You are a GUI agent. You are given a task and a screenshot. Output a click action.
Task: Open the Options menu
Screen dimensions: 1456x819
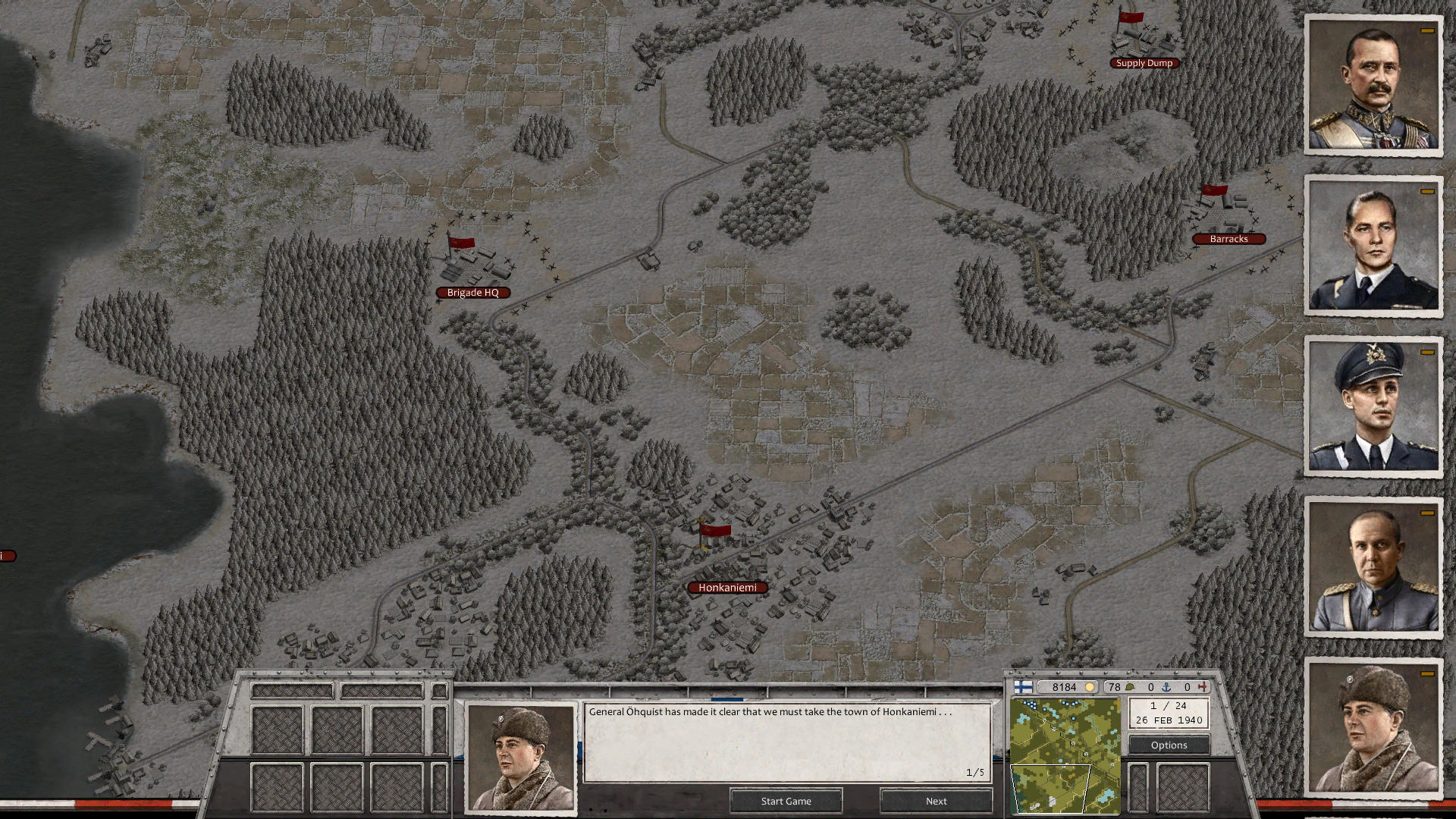1168,745
